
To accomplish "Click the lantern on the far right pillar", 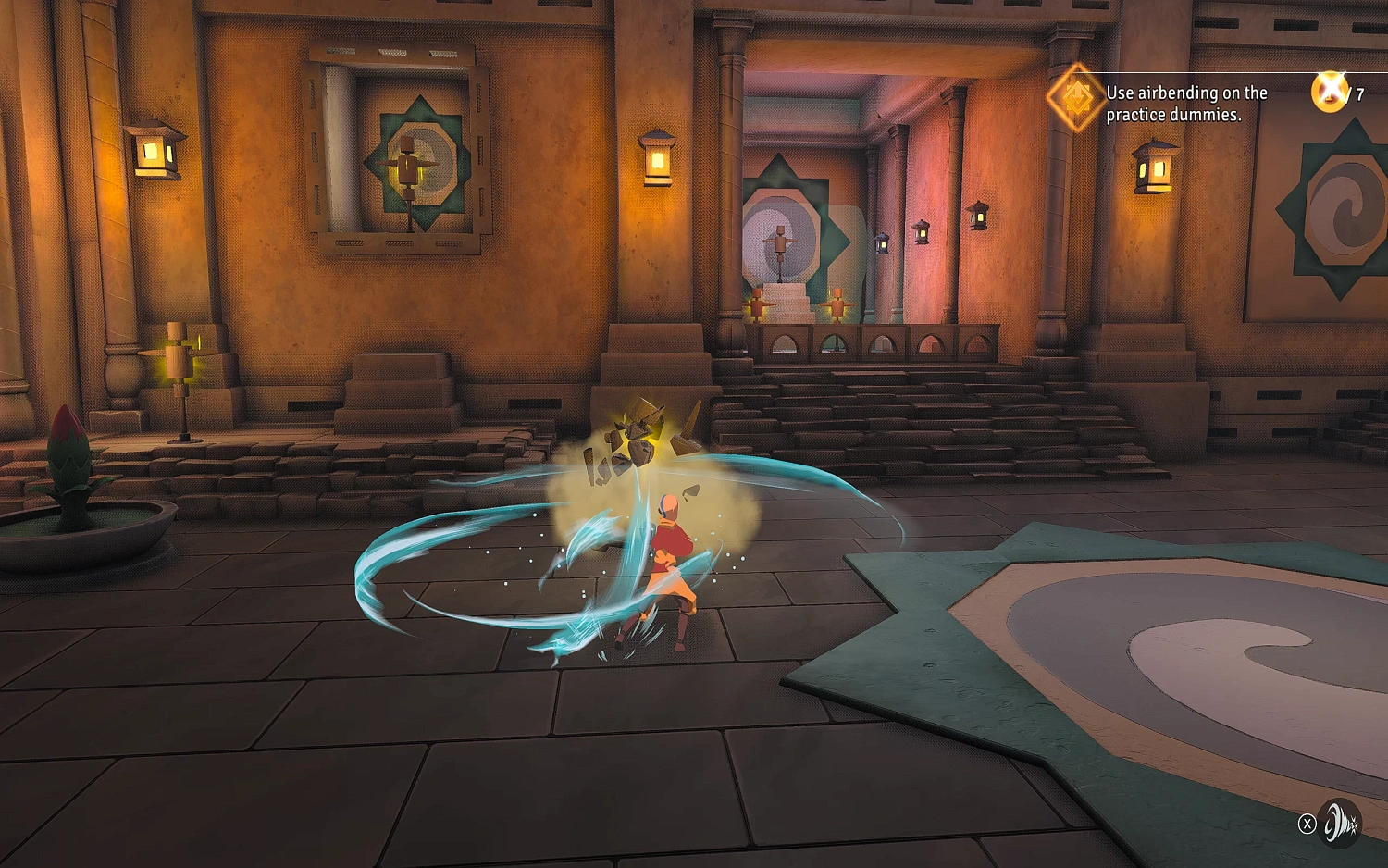I will point(1154,167).
